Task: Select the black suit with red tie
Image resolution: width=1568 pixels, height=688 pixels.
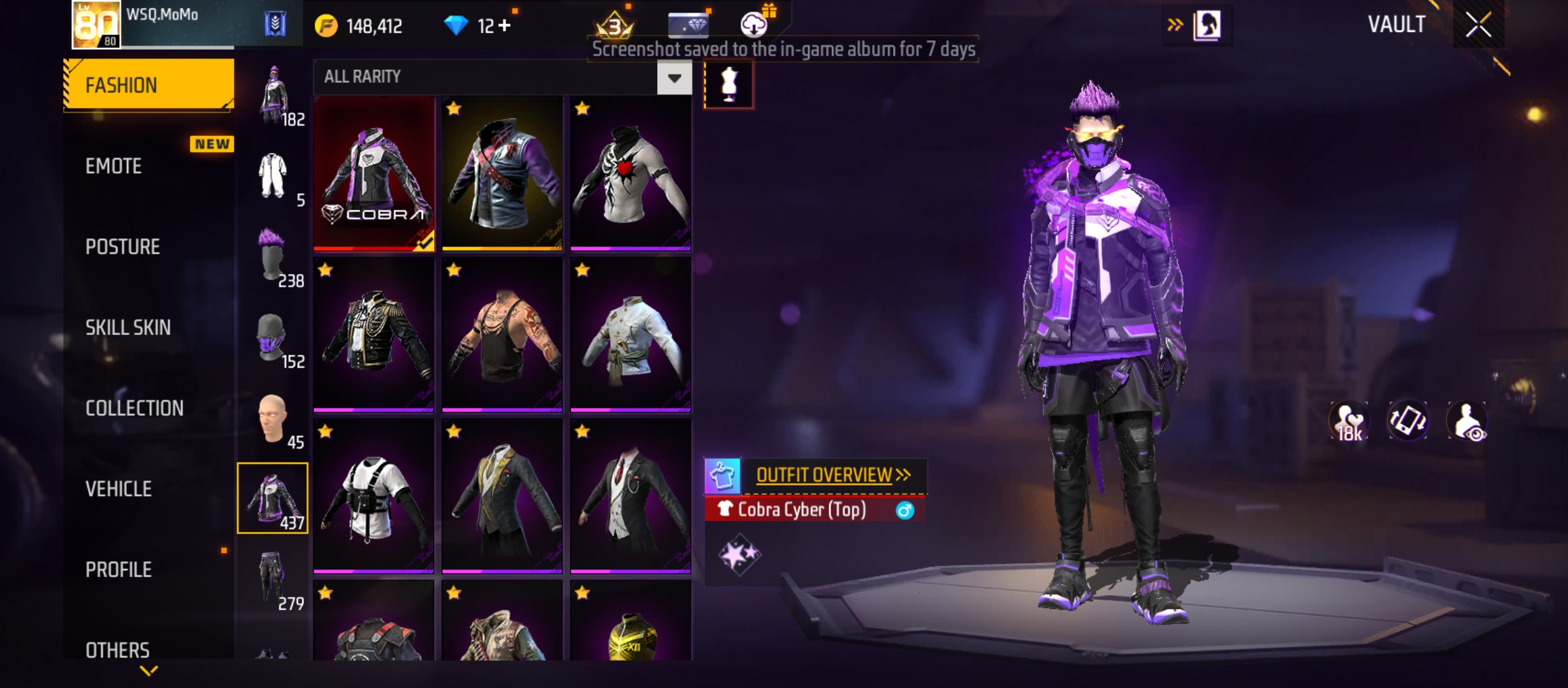Action: [630, 496]
